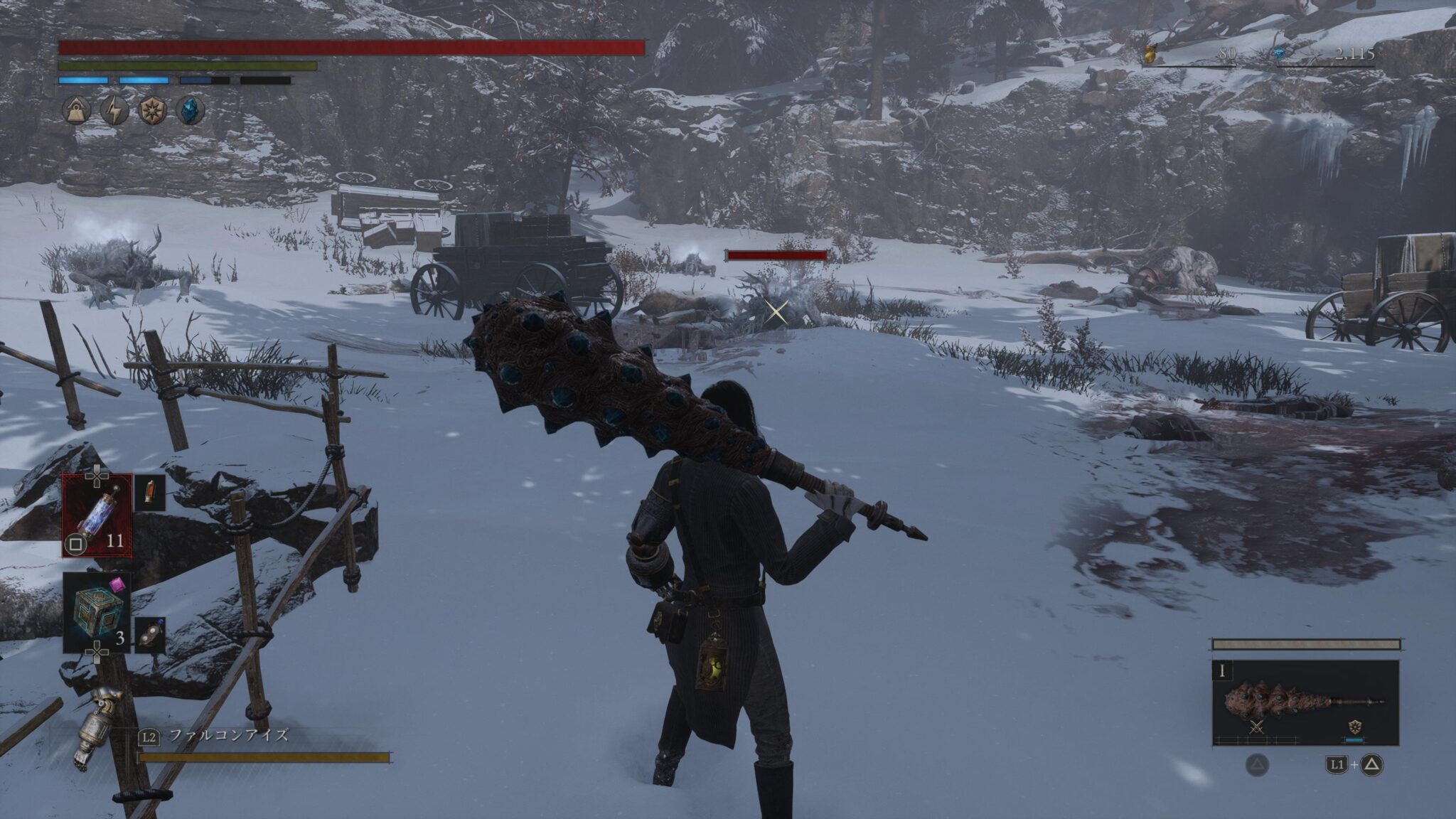Screen dimensions: 1456x819
Task: Inspect the starburst shield buff icon
Action: click(x=152, y=111)
